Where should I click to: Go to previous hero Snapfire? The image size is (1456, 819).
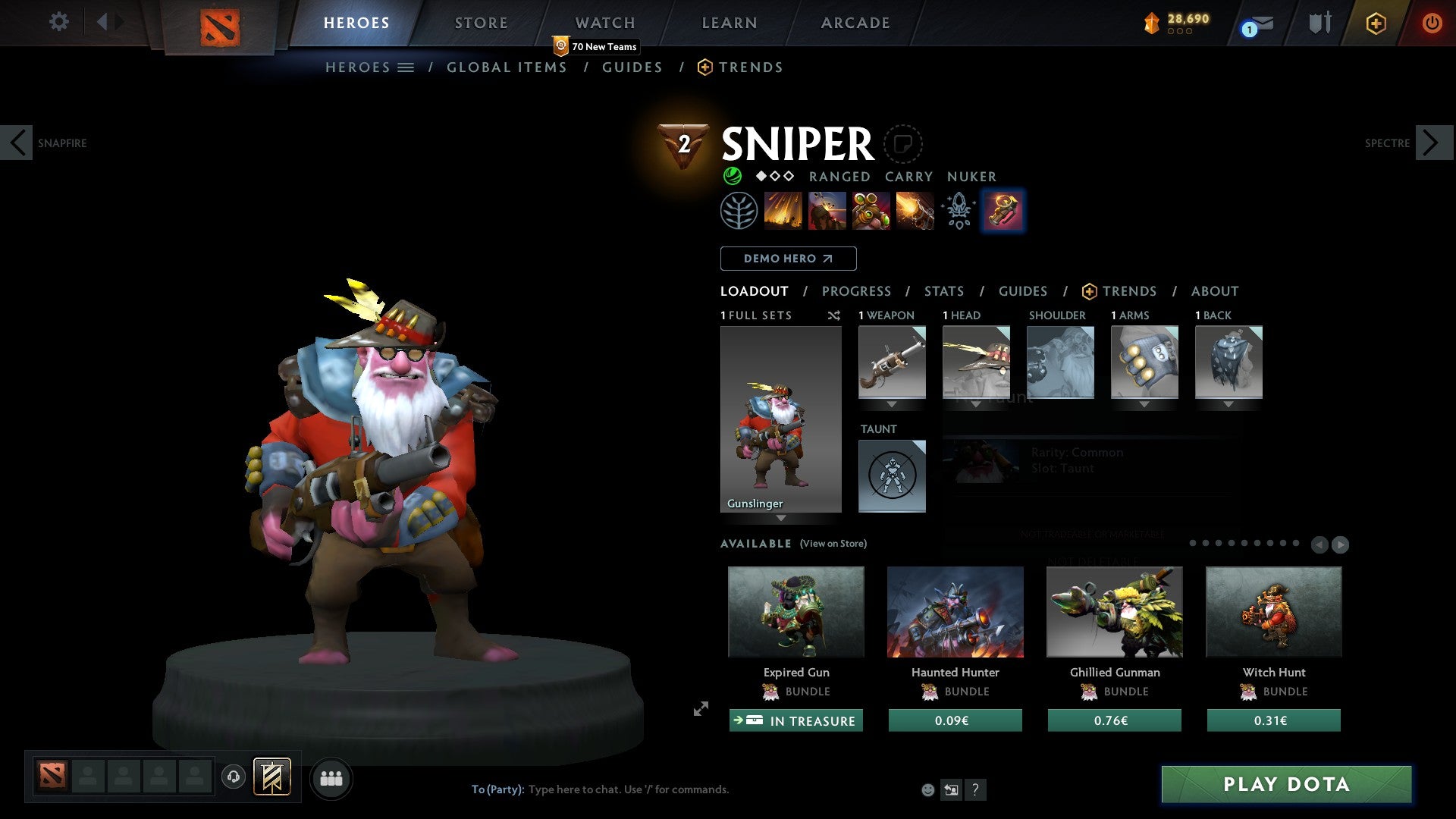point(17,143)
